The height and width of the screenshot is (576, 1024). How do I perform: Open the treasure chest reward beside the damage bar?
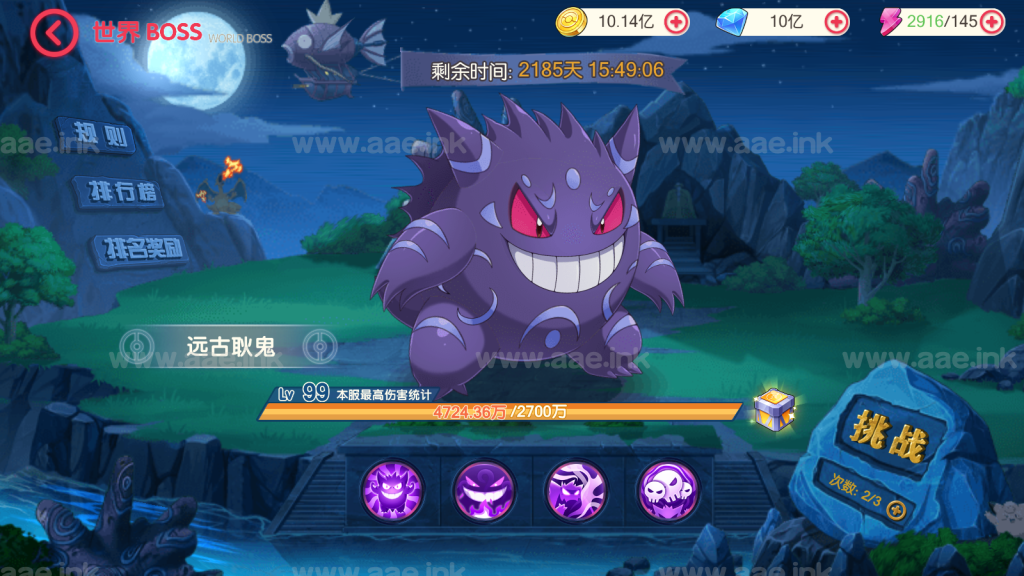[775, 407]
